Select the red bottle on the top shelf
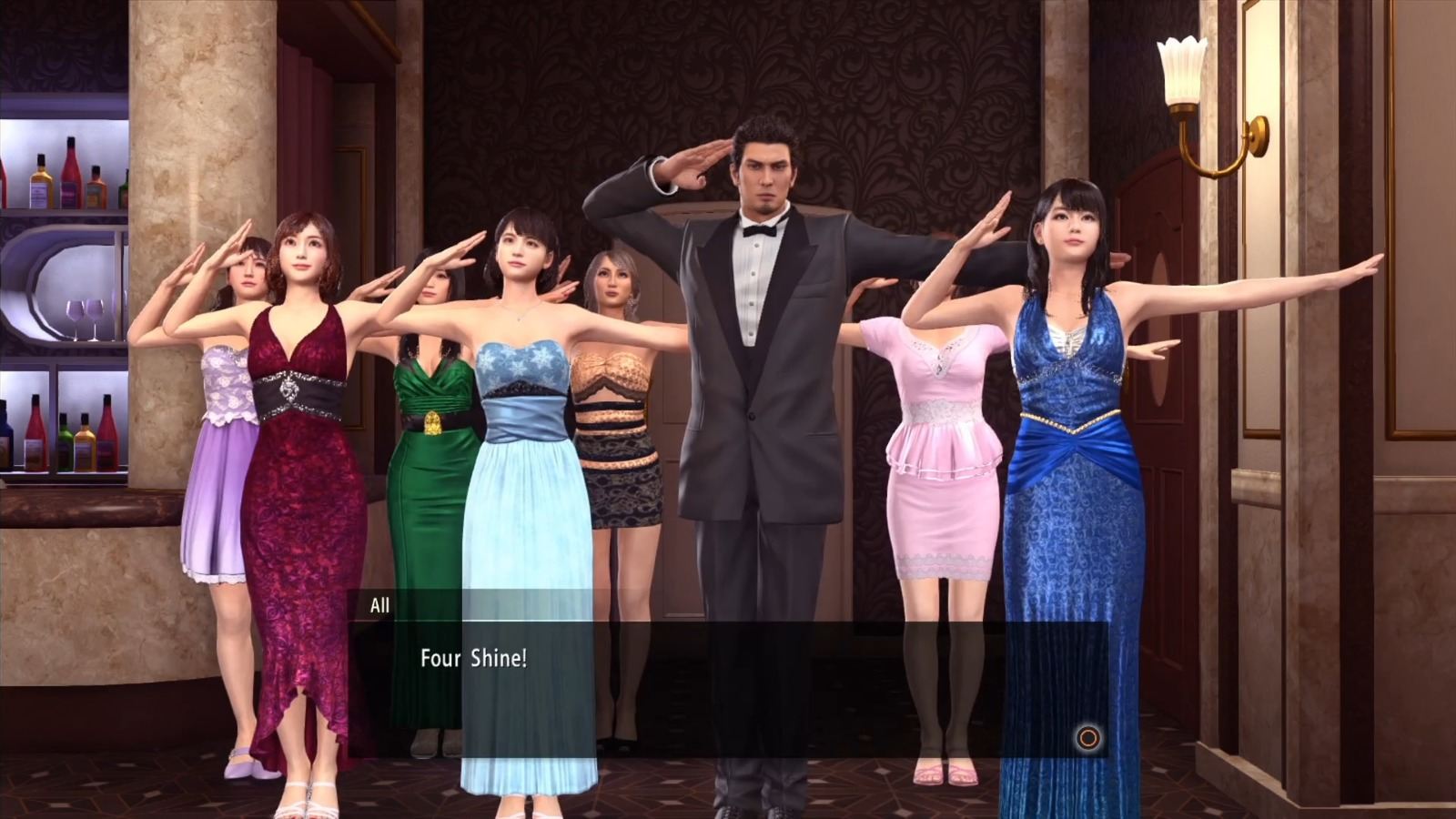Screen dimensions: 1456x819 point(69,164)
